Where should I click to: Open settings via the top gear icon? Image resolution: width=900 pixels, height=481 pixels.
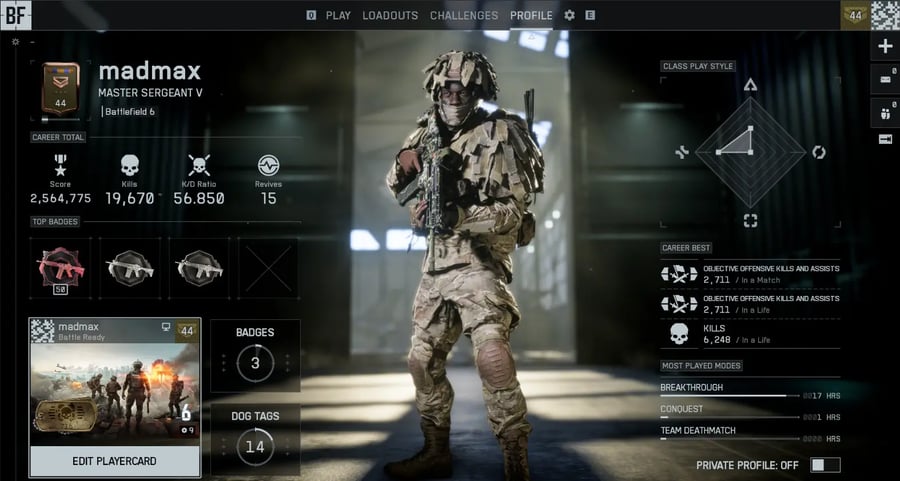(x=569, y=15)
